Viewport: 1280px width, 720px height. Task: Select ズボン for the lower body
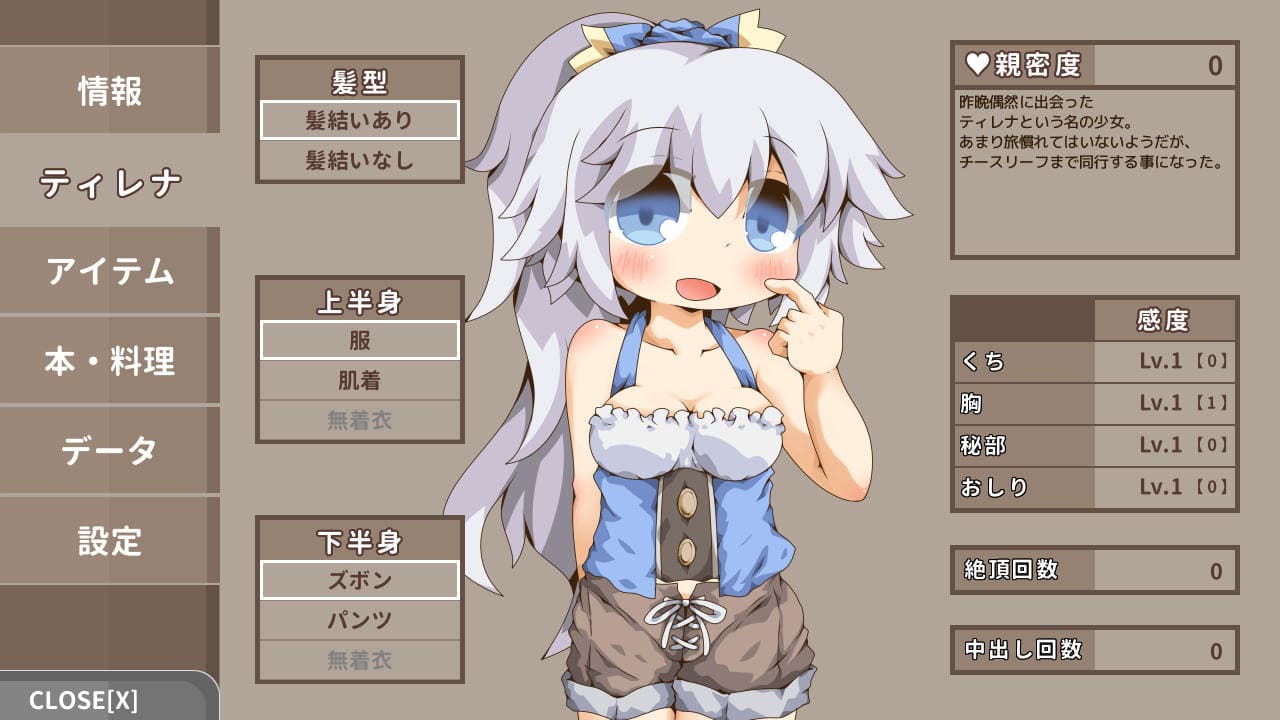point(360,580)
